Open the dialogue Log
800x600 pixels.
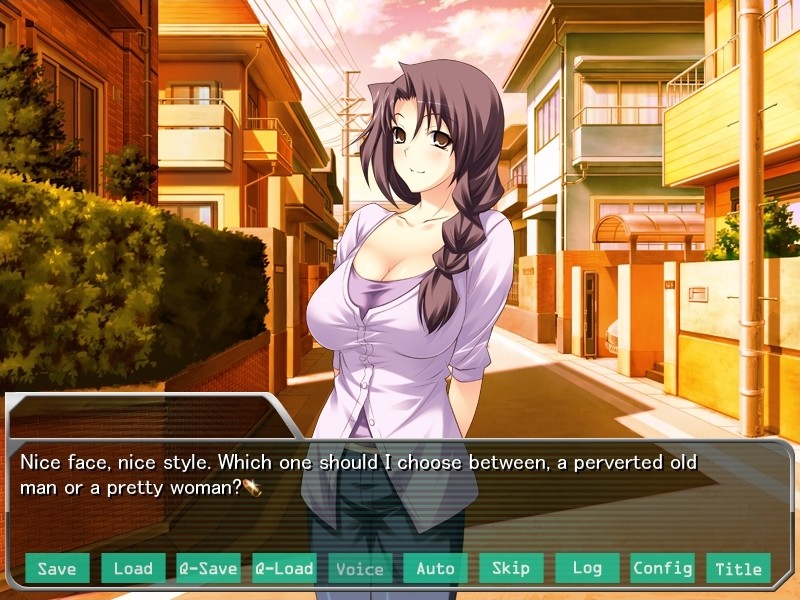pyautogui.click(x=587, y=568)
